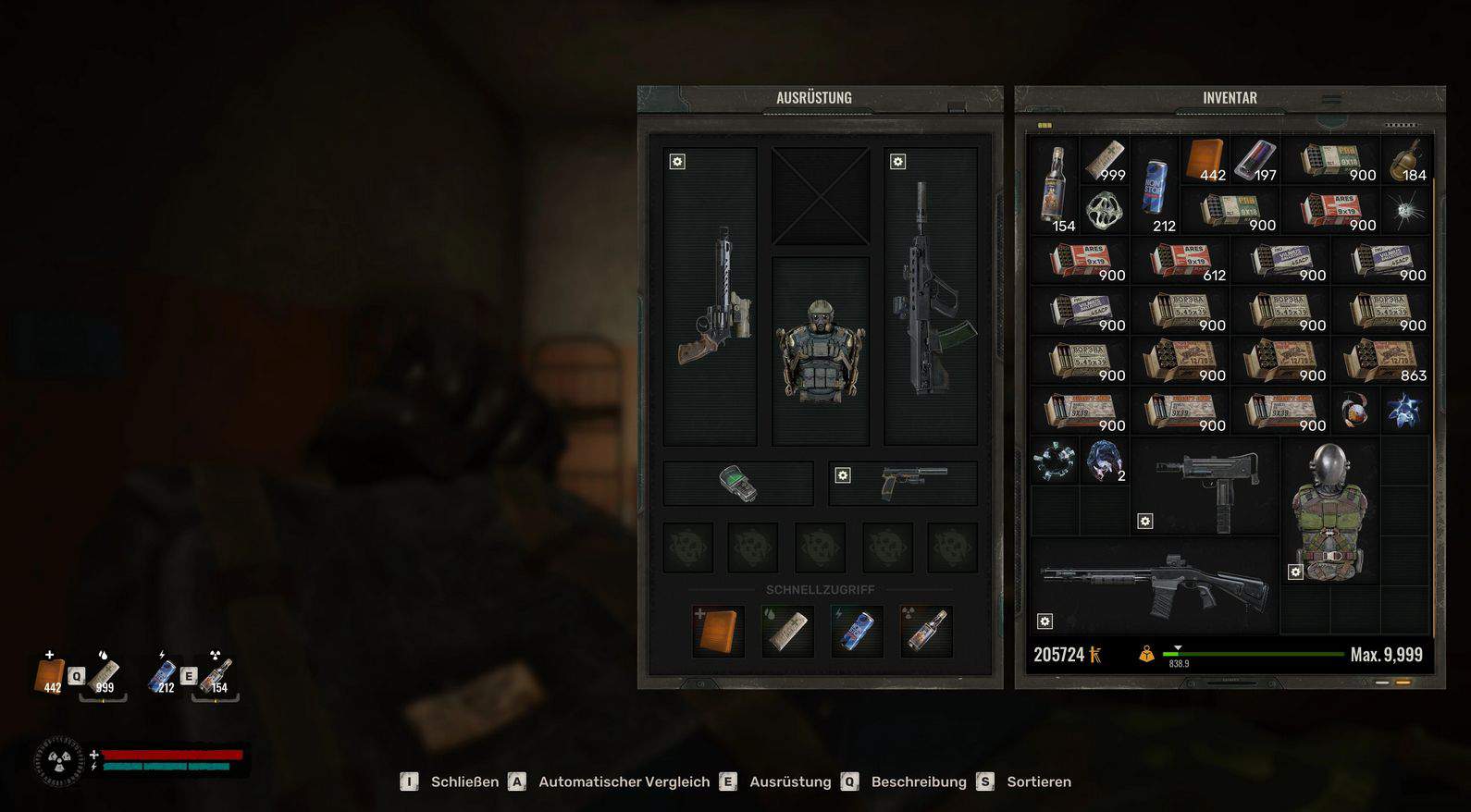Select the artifact stack of 2
The image size is (1471, 812).
coord(1105,461)
